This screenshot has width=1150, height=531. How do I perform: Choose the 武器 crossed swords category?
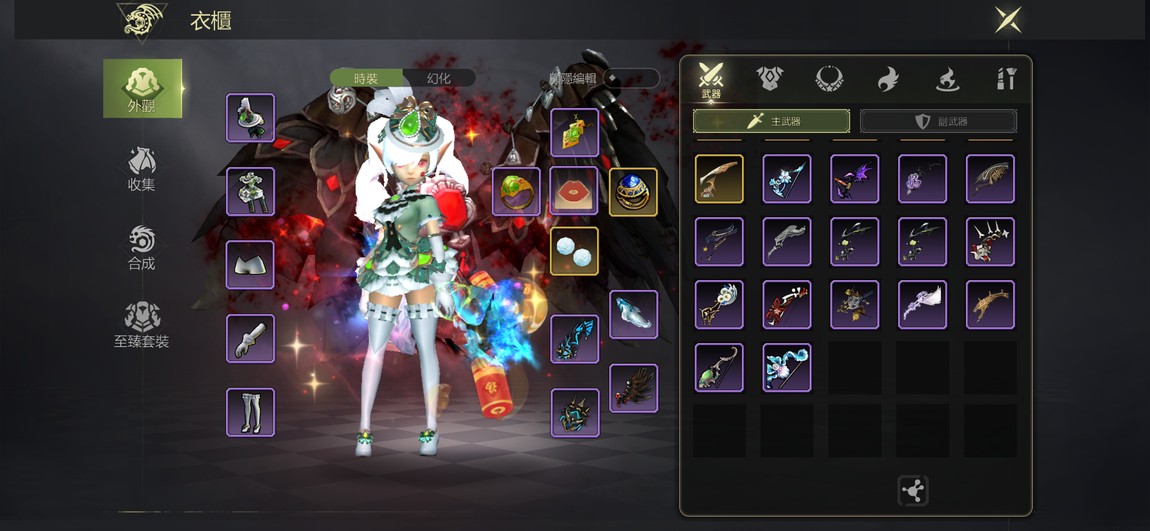pos(711,79)
